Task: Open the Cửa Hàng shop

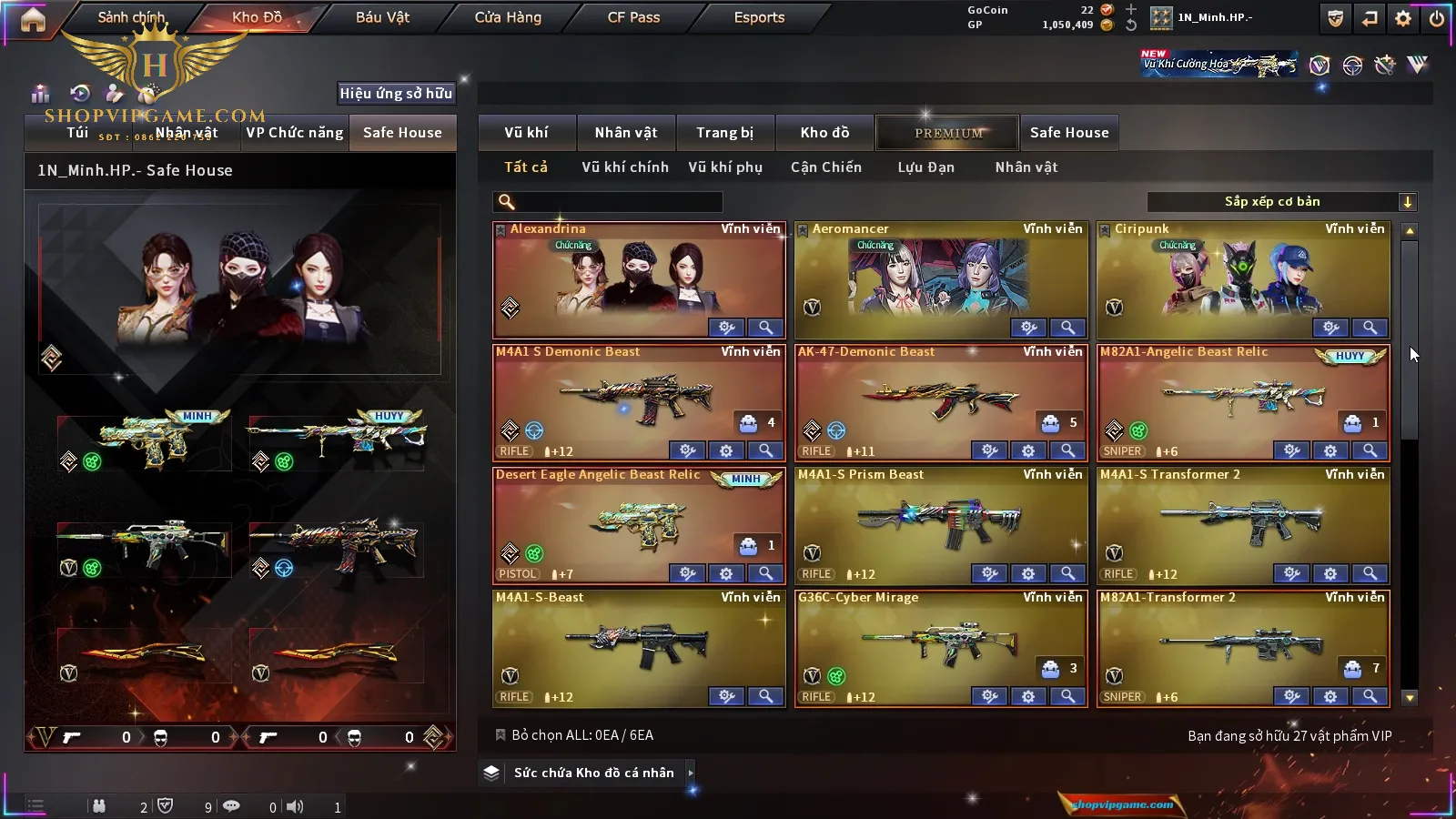Action: coord(508,17)
